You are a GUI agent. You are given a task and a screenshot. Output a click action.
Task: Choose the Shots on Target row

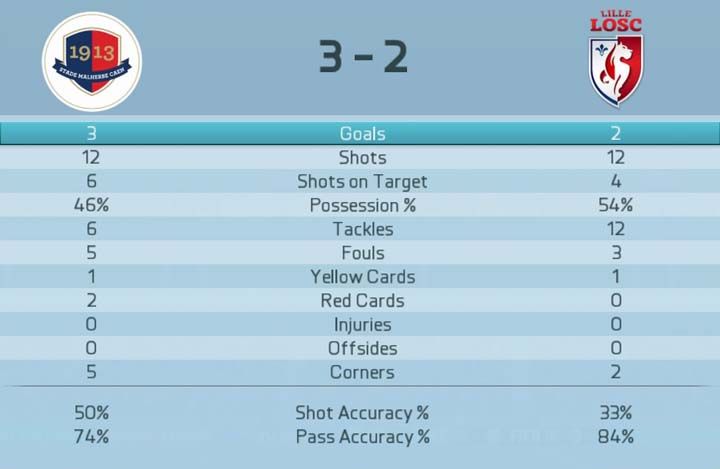click(361, 182)
